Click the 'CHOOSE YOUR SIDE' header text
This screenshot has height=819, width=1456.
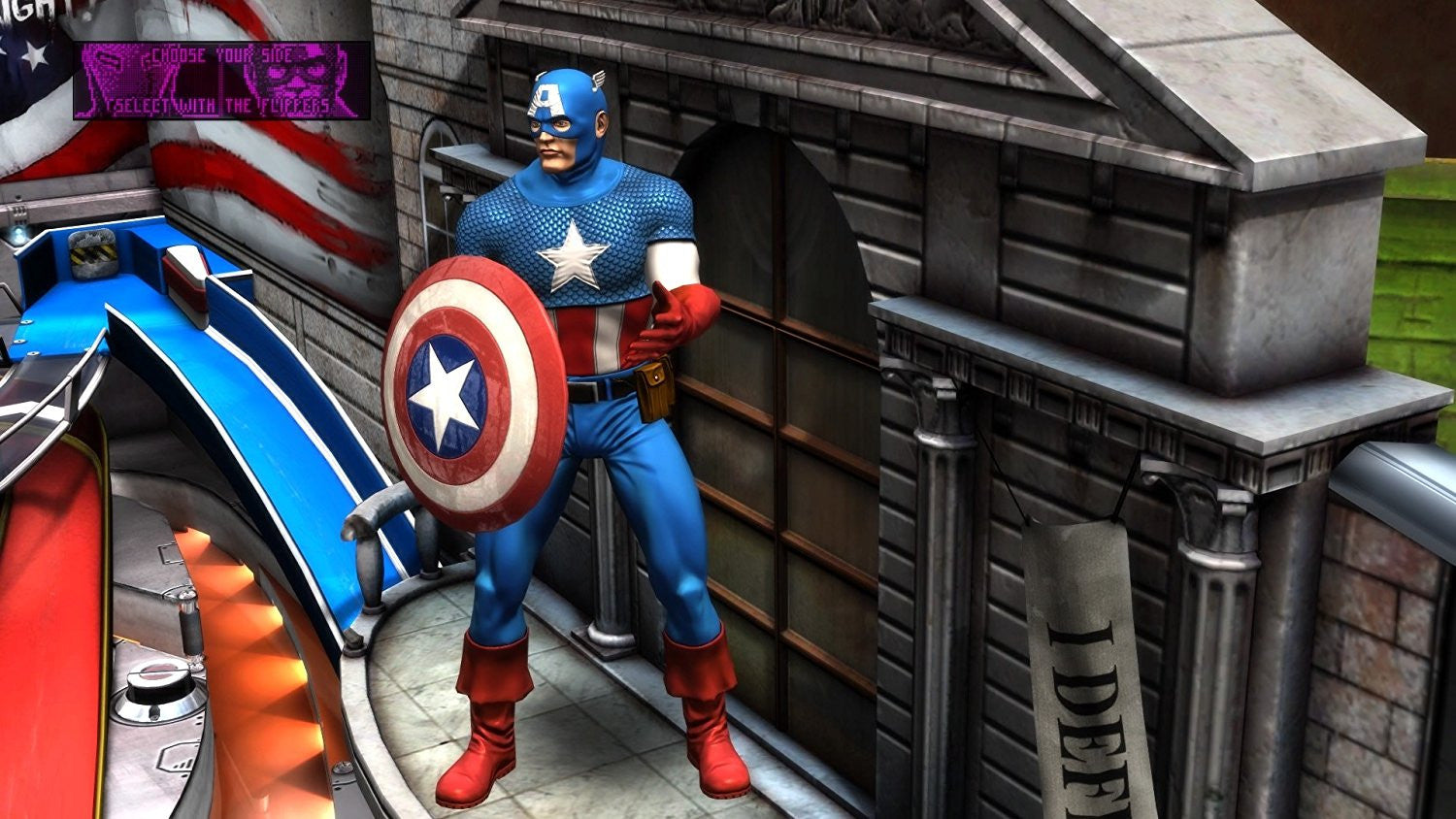tap(217, 57)
